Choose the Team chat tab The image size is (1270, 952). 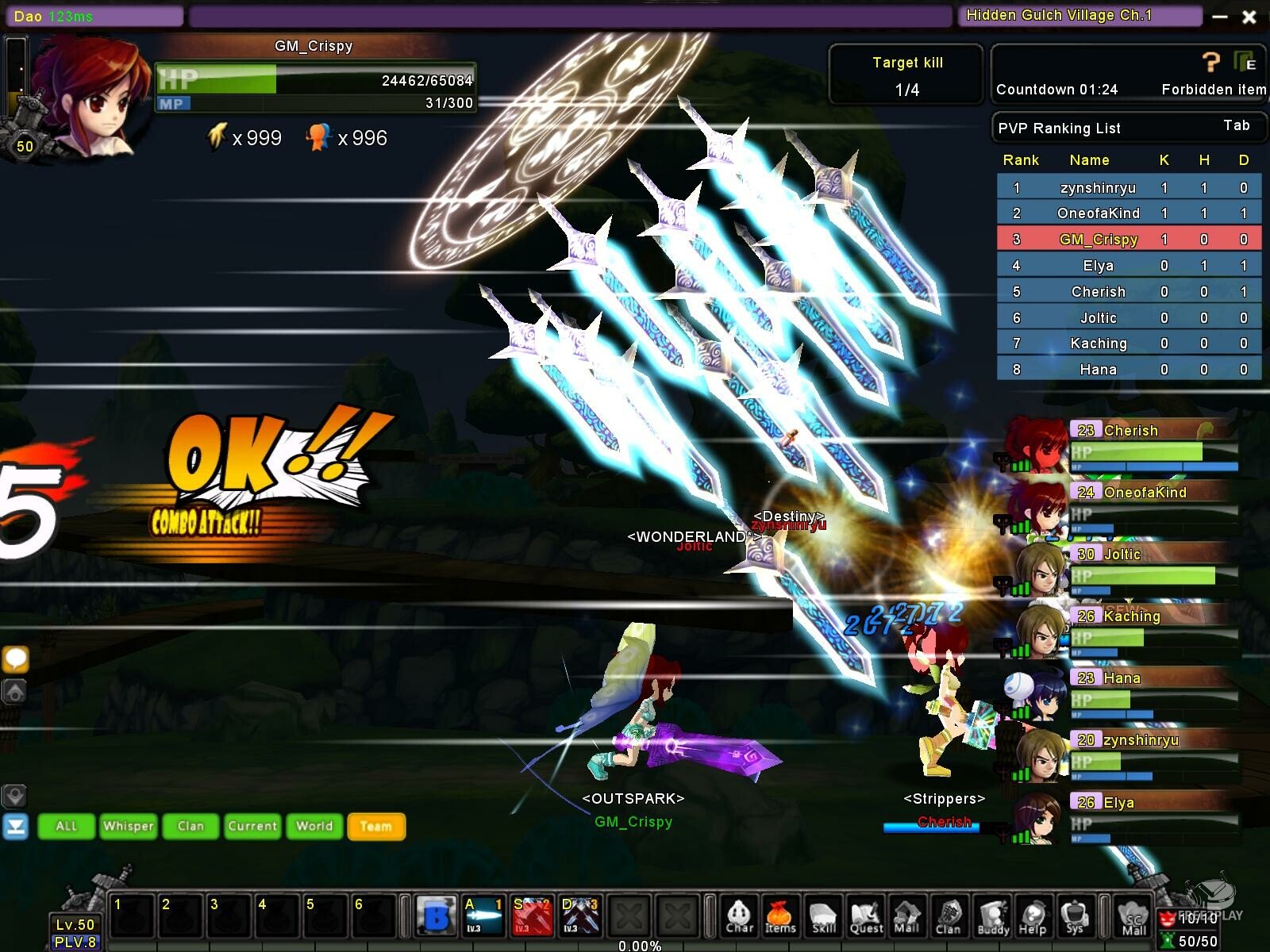click(x=376, y=826)
